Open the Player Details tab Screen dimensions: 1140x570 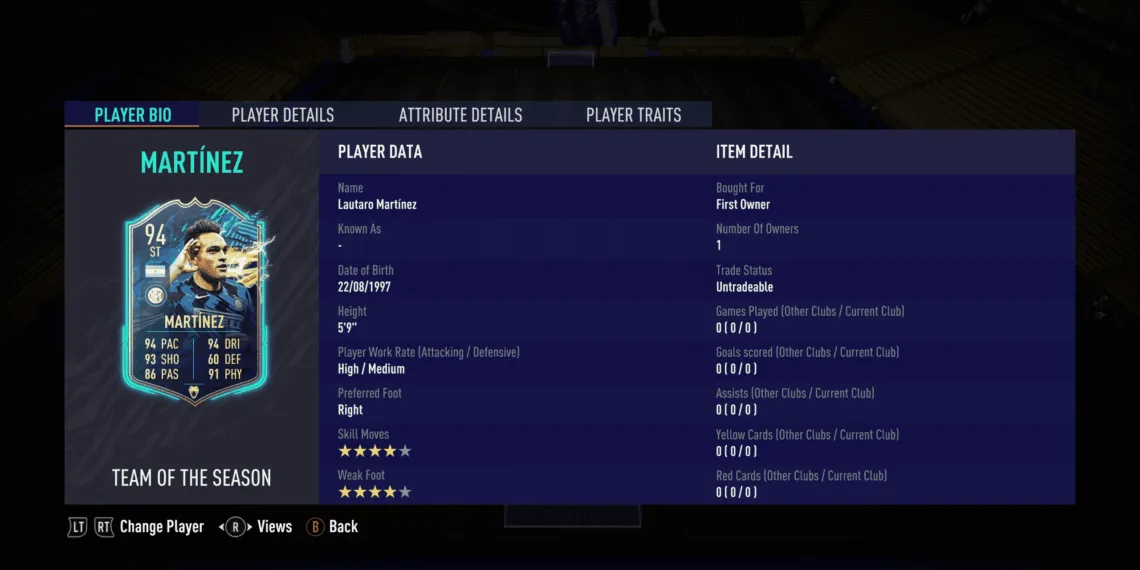(x=283, y=115)
